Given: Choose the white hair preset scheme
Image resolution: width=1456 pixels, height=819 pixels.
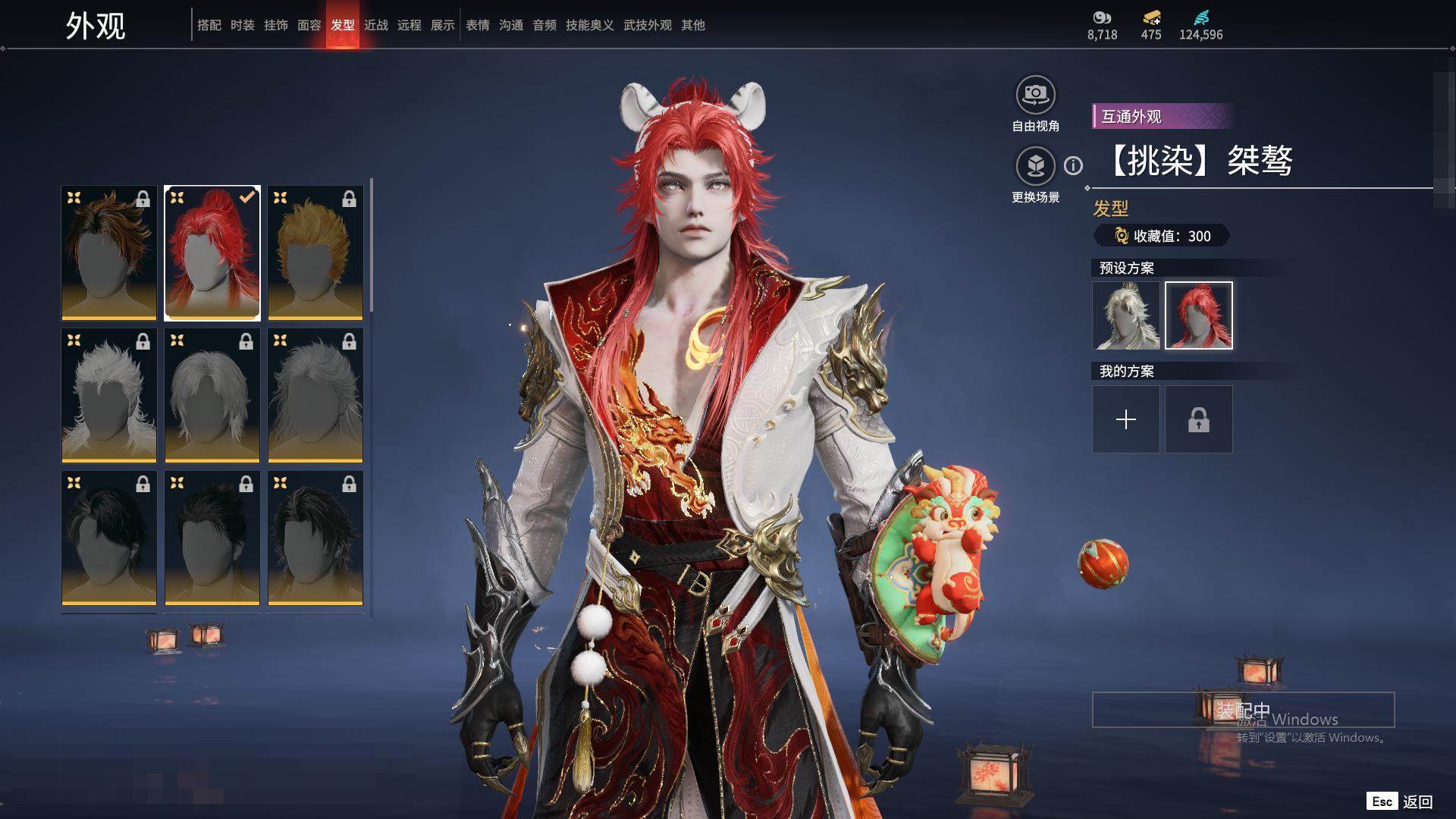Looking at the screenshot, I should [1126, 315].
